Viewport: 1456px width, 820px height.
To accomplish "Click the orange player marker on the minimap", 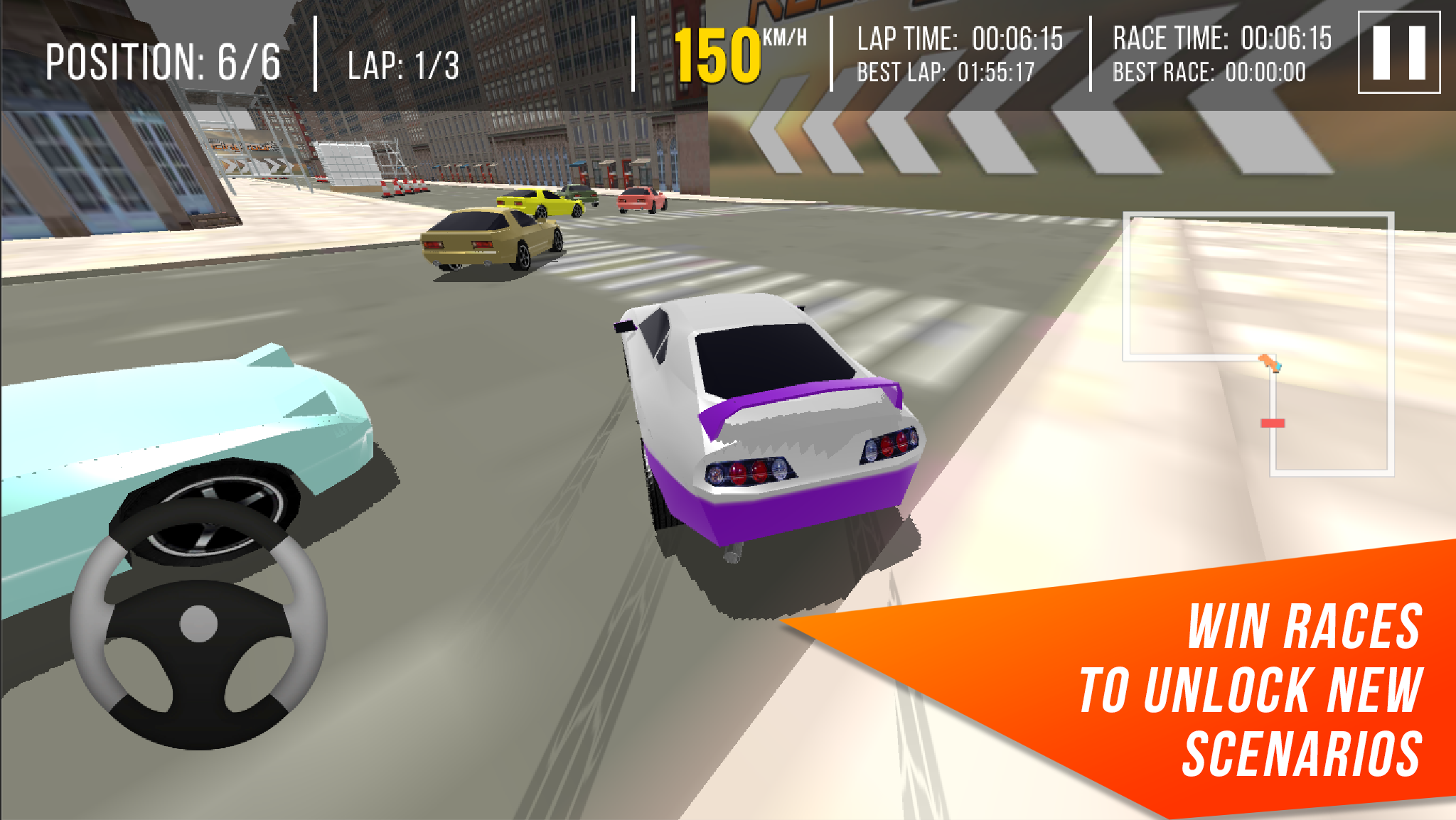I will tap(1270, 362).
